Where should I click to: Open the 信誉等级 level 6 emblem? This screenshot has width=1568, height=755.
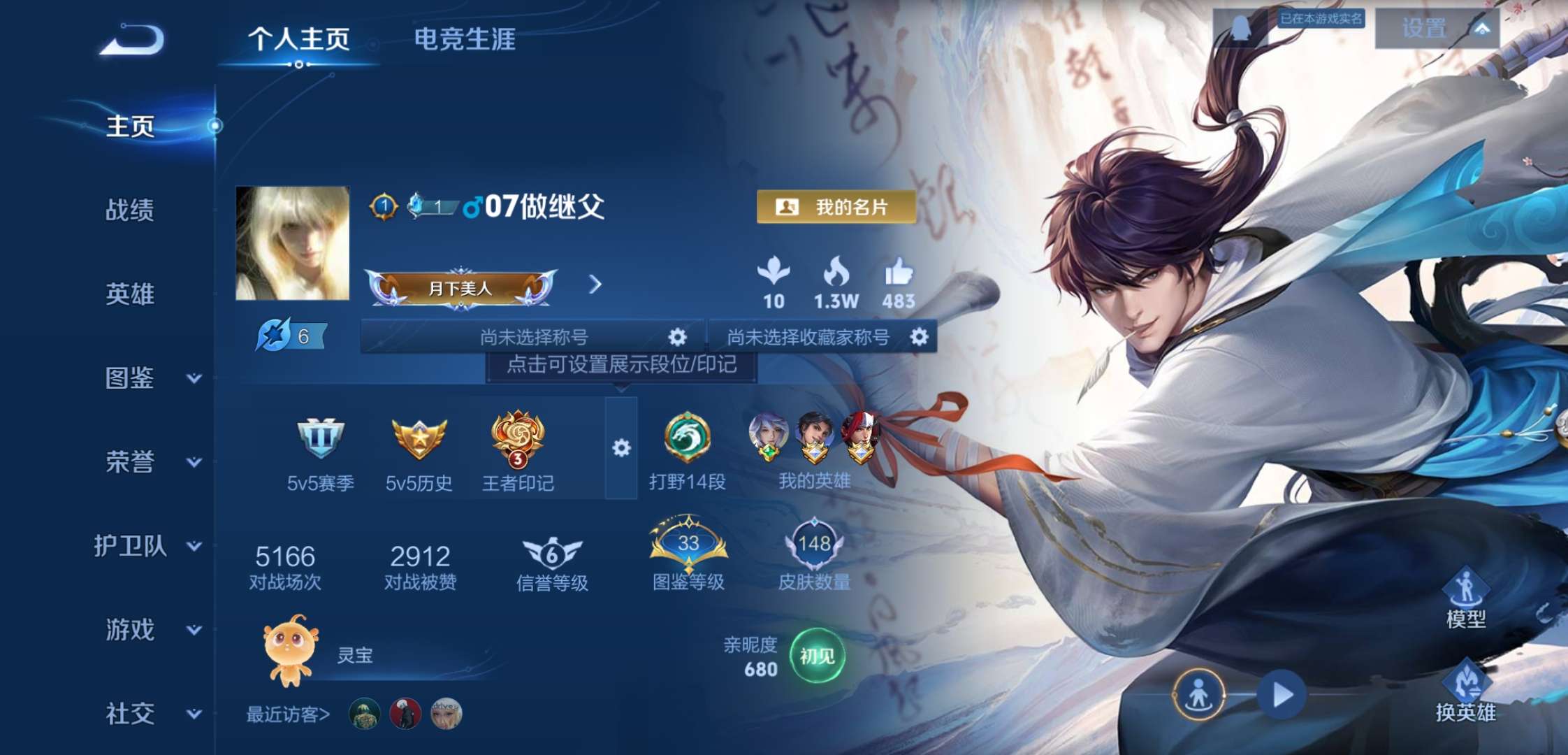tap(551, 552)
